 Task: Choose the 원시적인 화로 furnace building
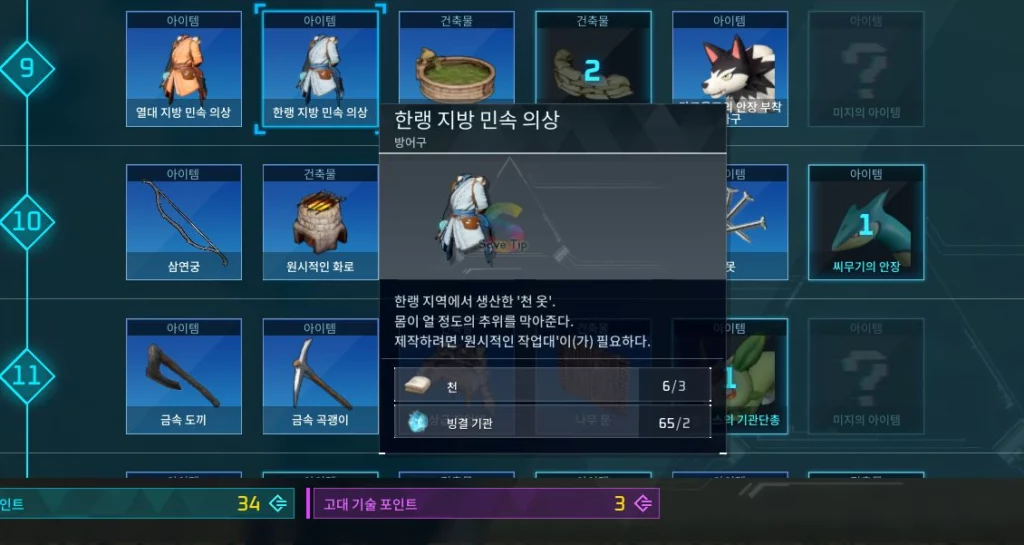pos(320,221)
